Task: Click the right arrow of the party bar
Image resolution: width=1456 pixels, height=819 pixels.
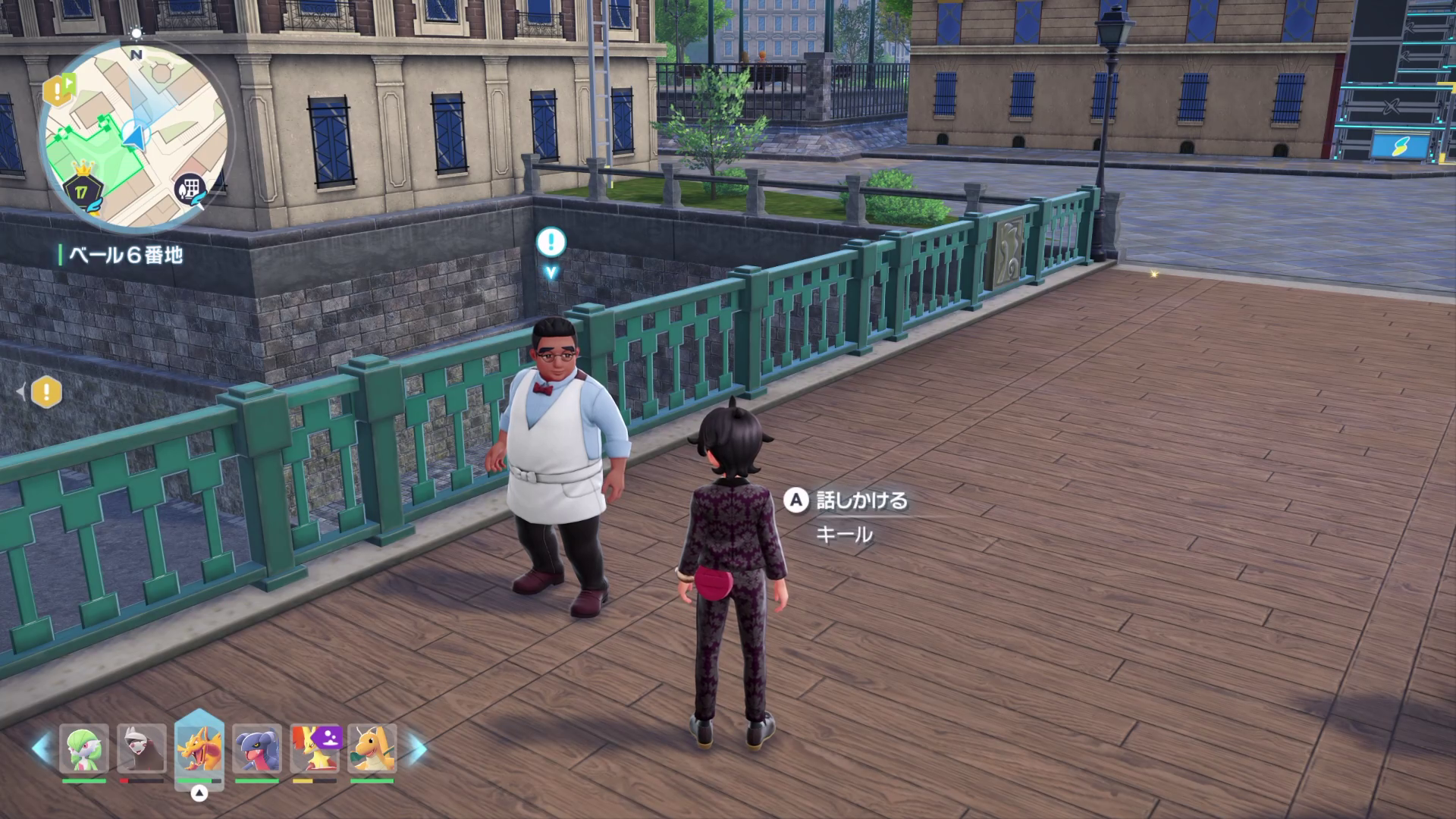Action: (x=418, y=747)
